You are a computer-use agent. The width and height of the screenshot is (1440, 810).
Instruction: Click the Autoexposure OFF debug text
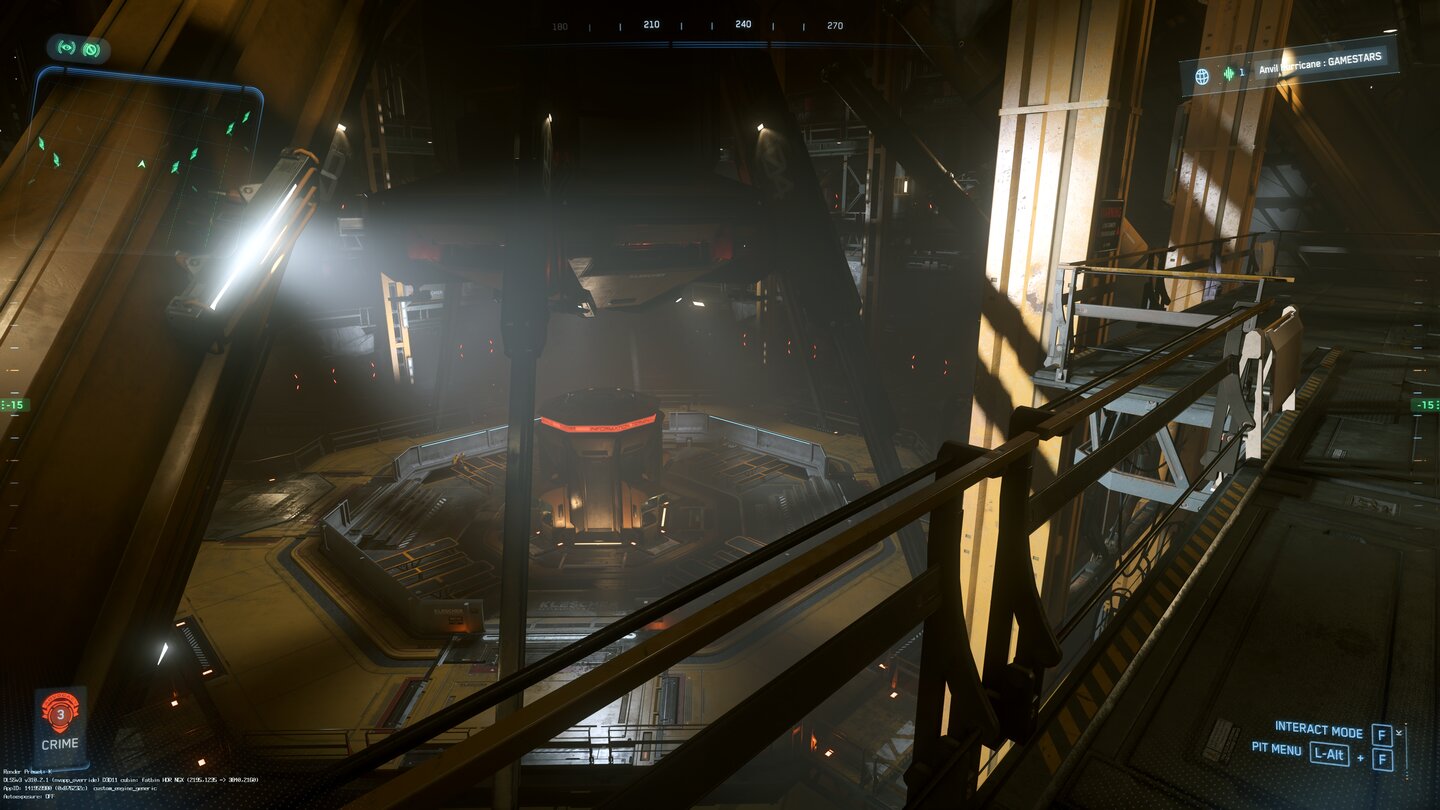30,797
